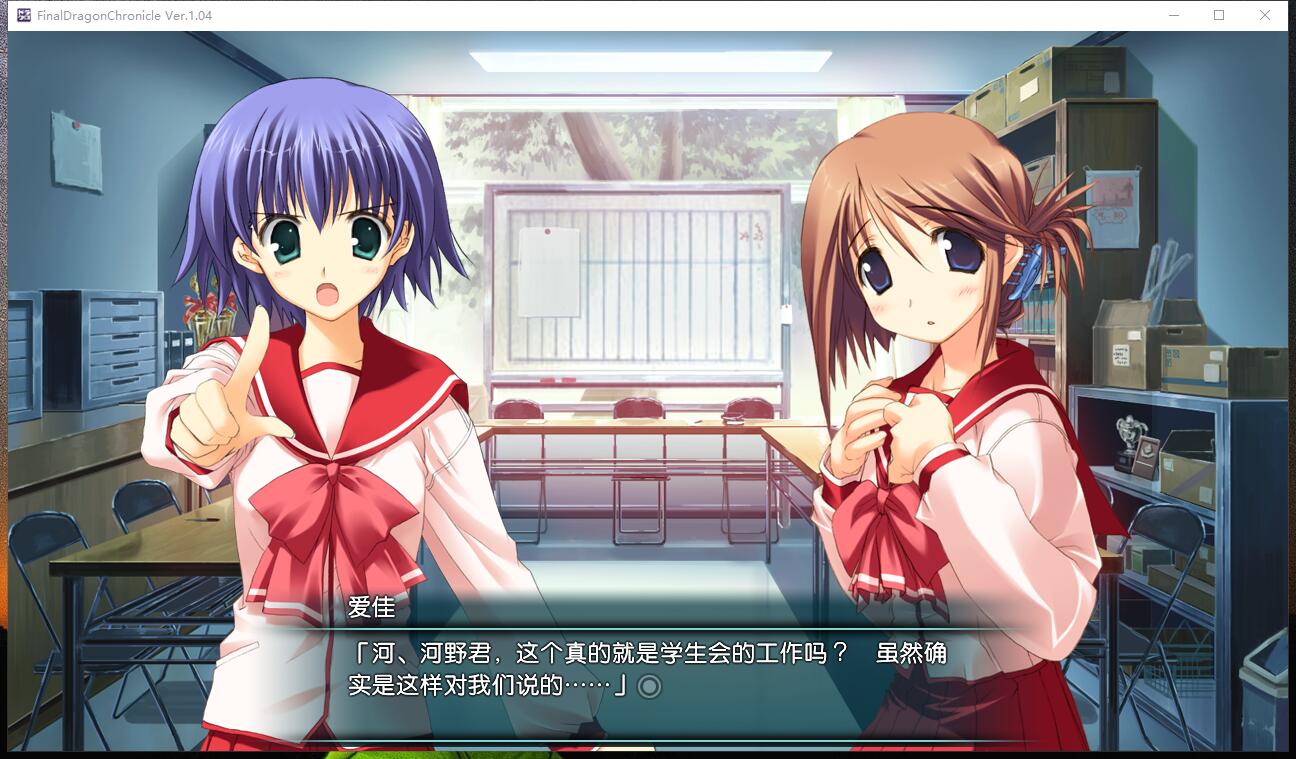Click the circular continue indicator after the dialogue
This screenshot has height=759, width=1296.
click(x=649, y=686)
